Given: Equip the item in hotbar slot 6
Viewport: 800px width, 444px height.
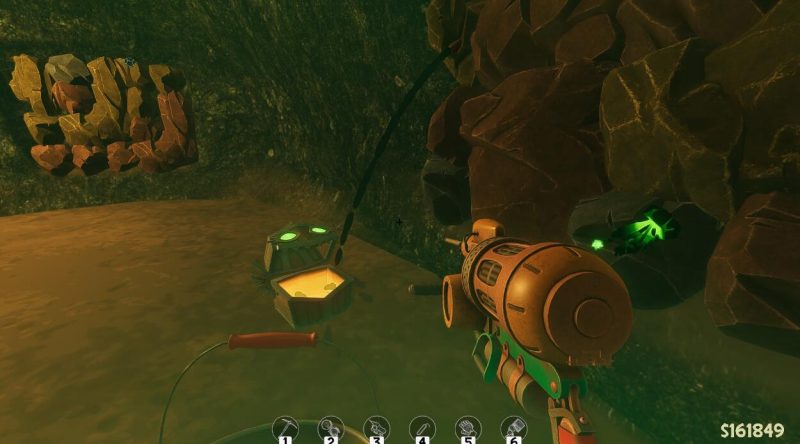Looking at the screenshot, I should pyautogui.click(x=513, y=428).
